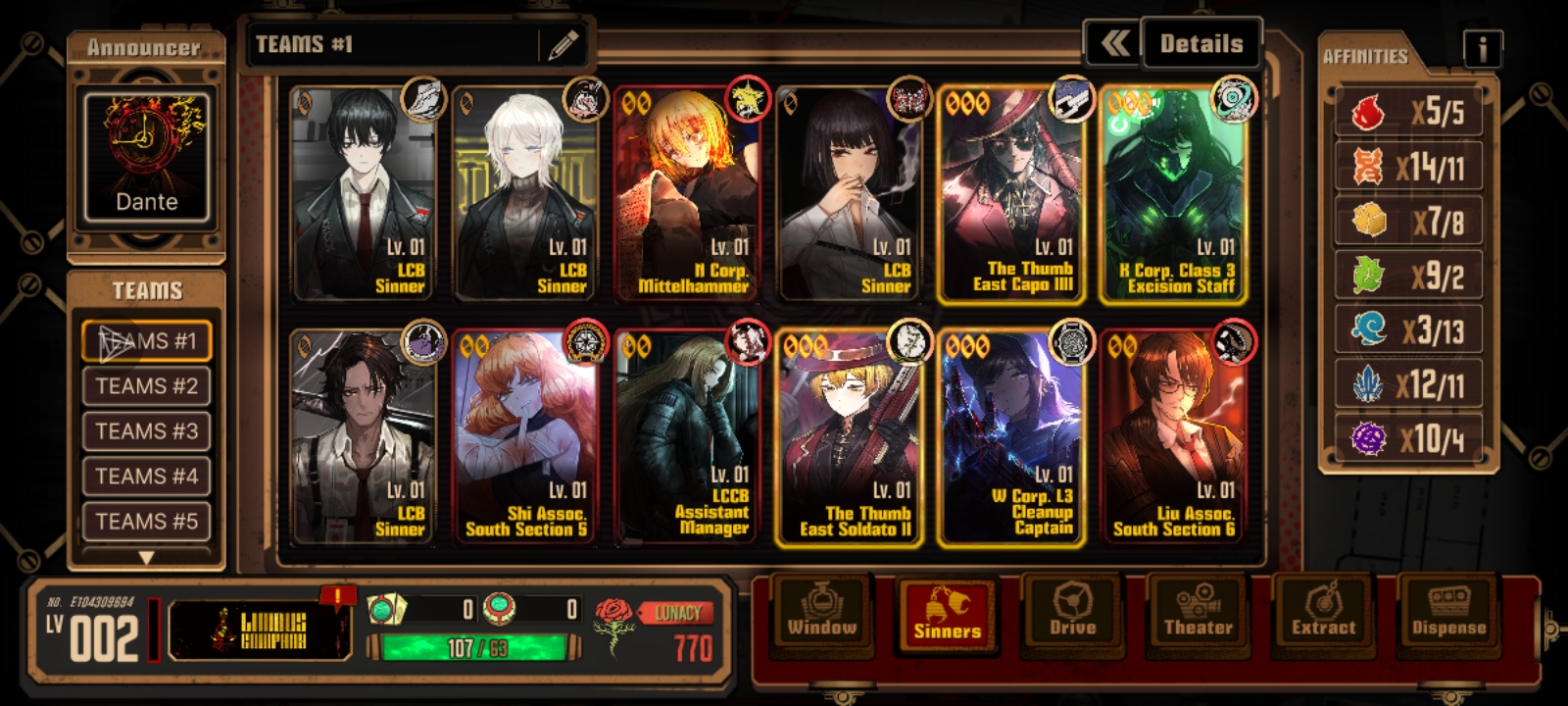Choose TEAMS #4 from the list
This screenshot has width=1568, height=706.
(x=147, y=477)
